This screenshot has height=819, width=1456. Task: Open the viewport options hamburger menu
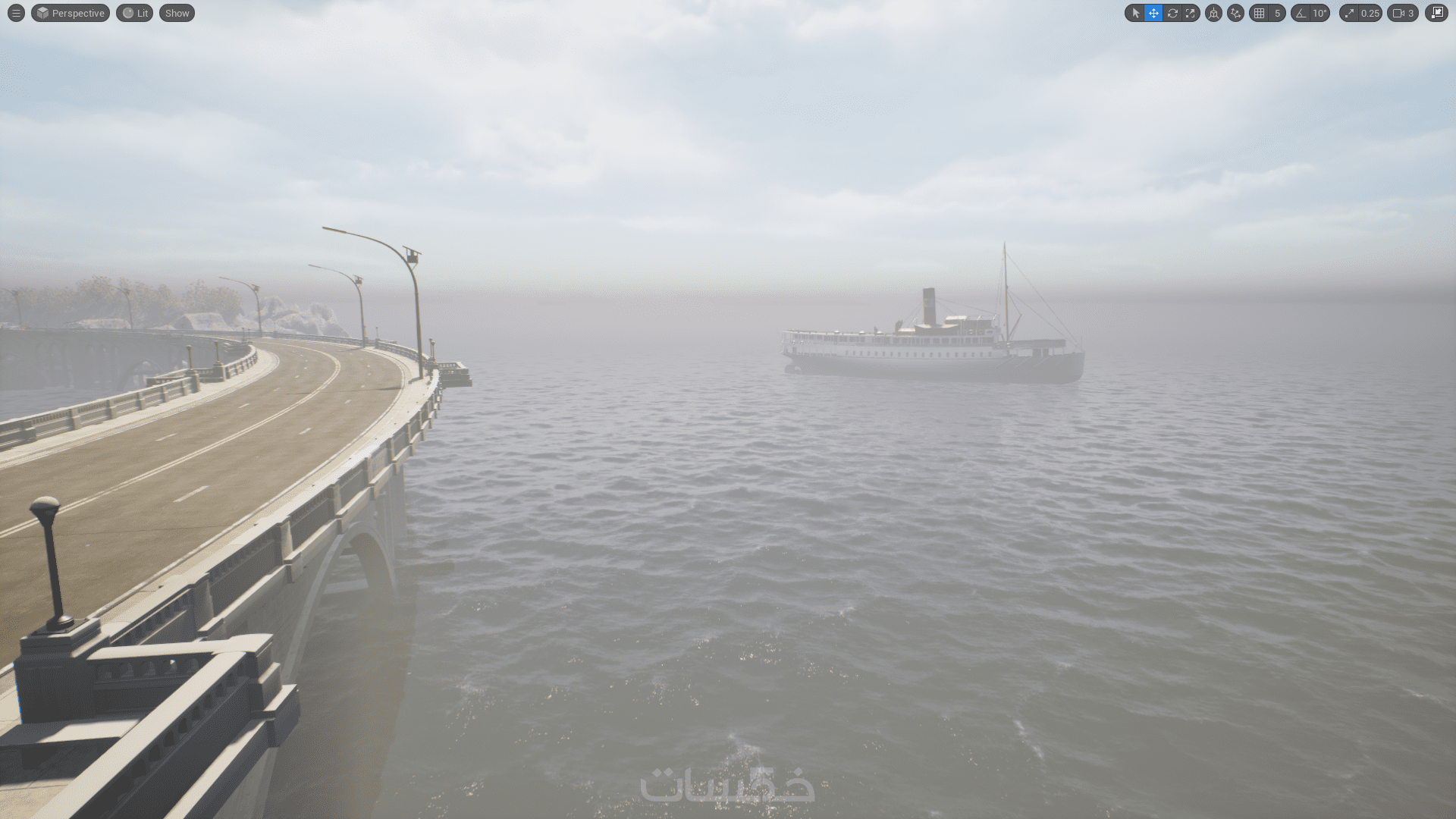[16, 13]
